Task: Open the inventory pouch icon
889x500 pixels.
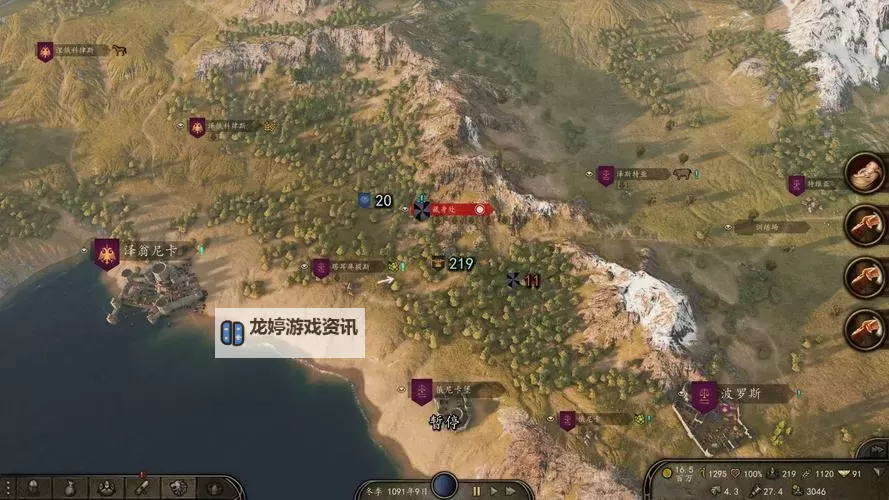Action: [x=70, y=488]
